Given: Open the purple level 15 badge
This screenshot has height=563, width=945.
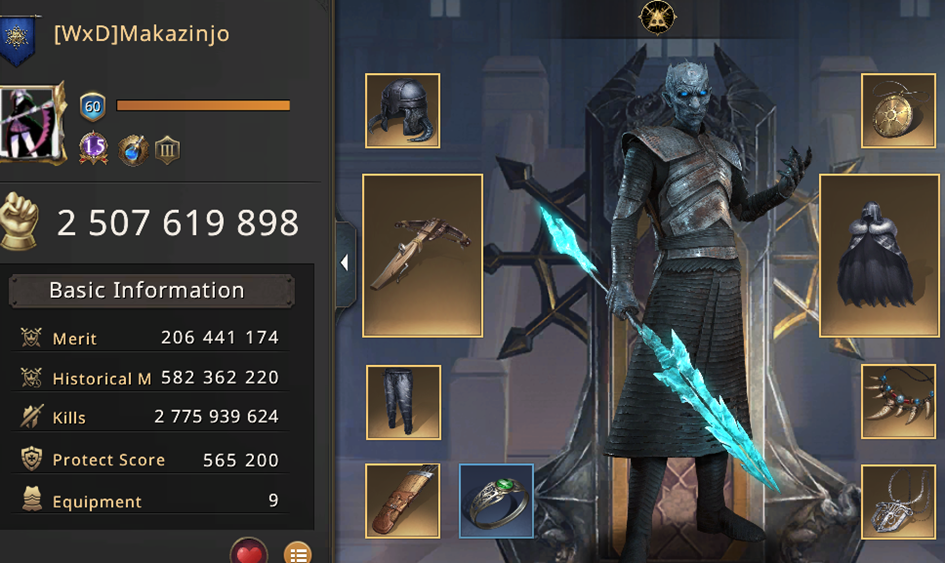Looking at the screenshot, I should (x=93, y=148).
